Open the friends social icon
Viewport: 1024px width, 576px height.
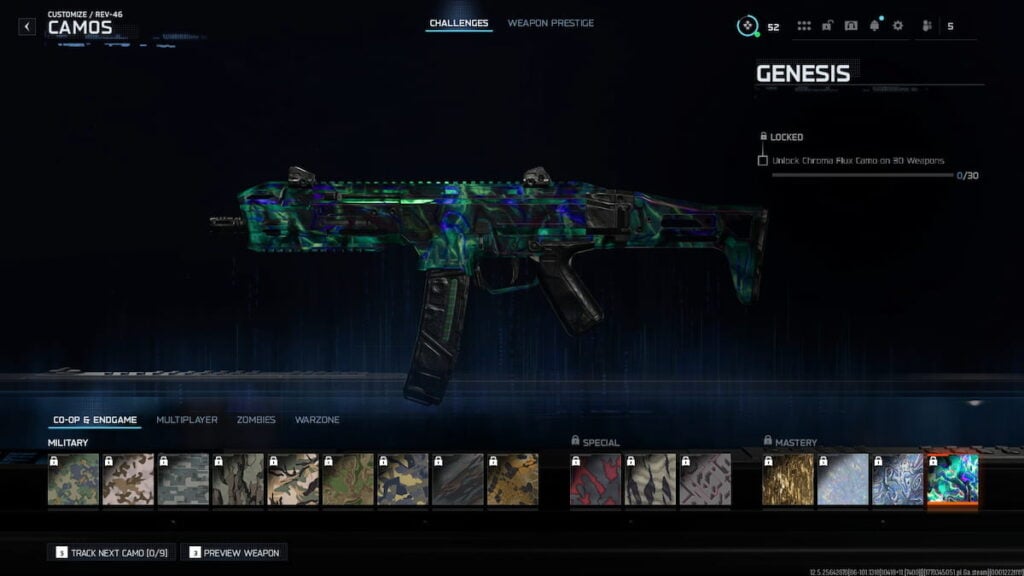coord(926,26)
